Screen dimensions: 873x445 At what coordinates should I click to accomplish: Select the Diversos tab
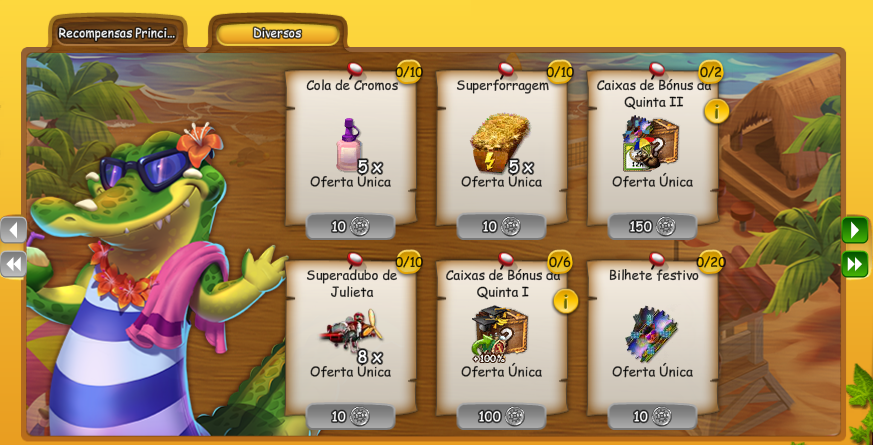pos(277,33)
